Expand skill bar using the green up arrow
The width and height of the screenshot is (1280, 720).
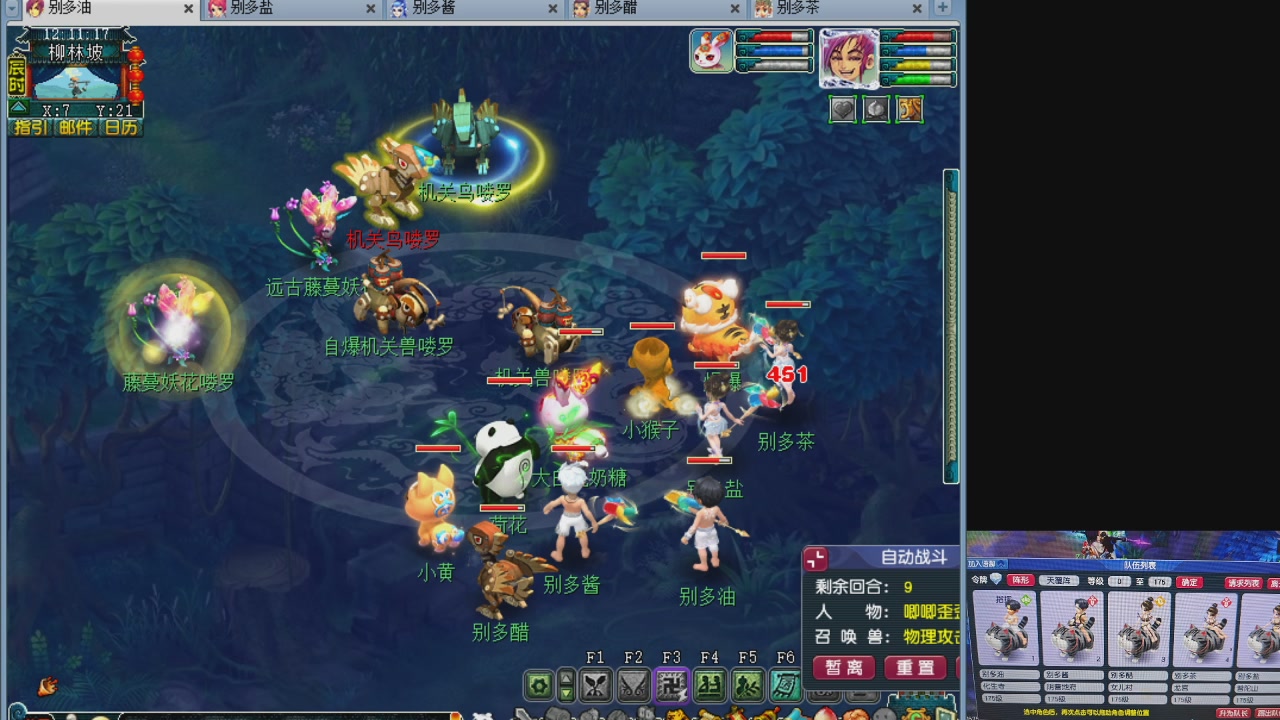pos(567,678)
